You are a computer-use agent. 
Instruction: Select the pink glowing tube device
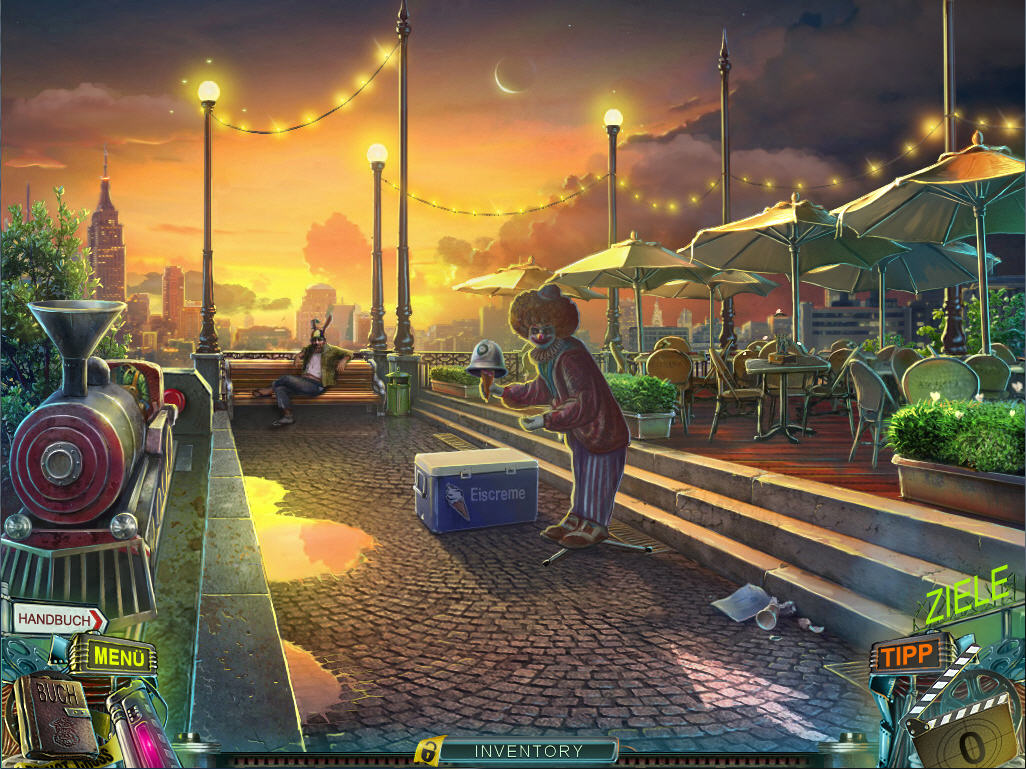(136, 721)
